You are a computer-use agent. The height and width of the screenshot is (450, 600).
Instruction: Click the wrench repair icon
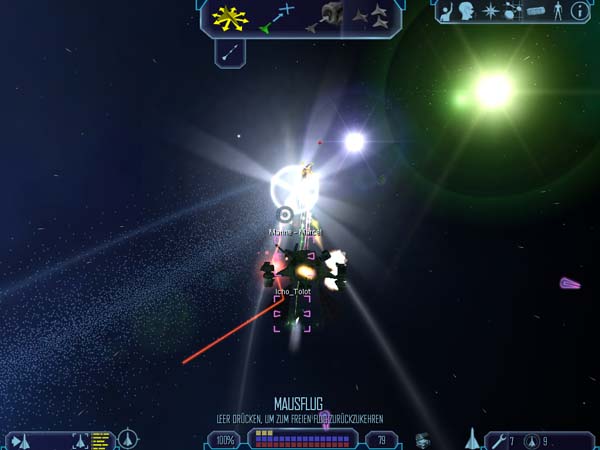tap(497, 440)
